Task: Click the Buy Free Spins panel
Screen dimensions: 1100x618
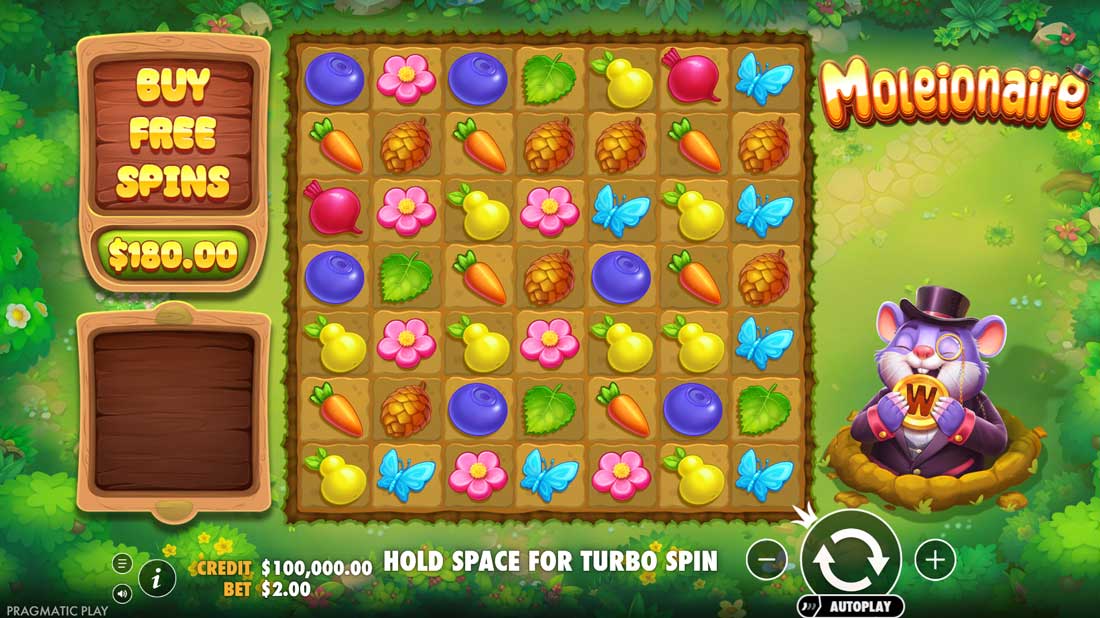Action: tap(173, 135)
